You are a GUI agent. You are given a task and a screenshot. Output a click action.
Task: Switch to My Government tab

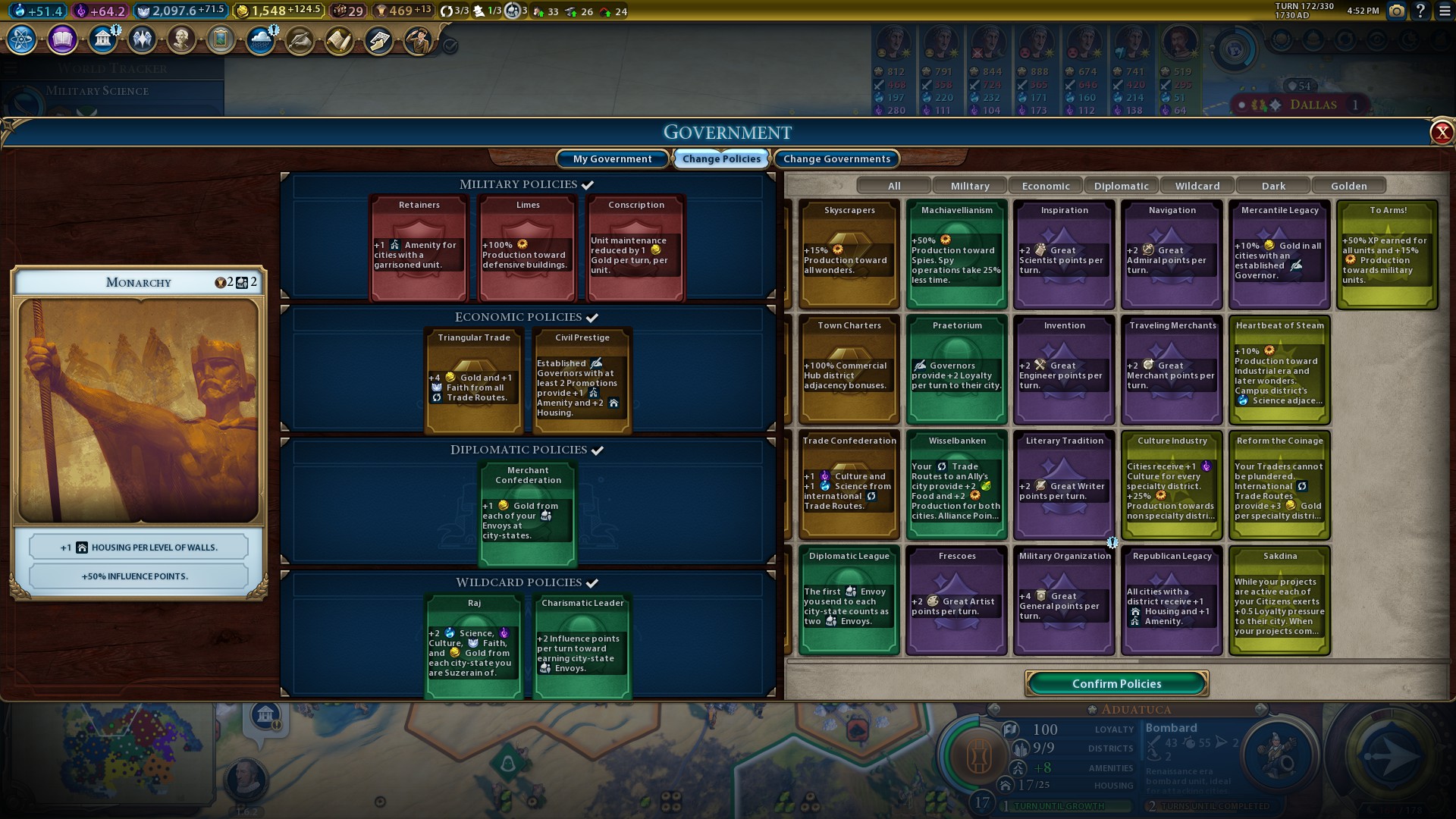(x=612, y=158)
